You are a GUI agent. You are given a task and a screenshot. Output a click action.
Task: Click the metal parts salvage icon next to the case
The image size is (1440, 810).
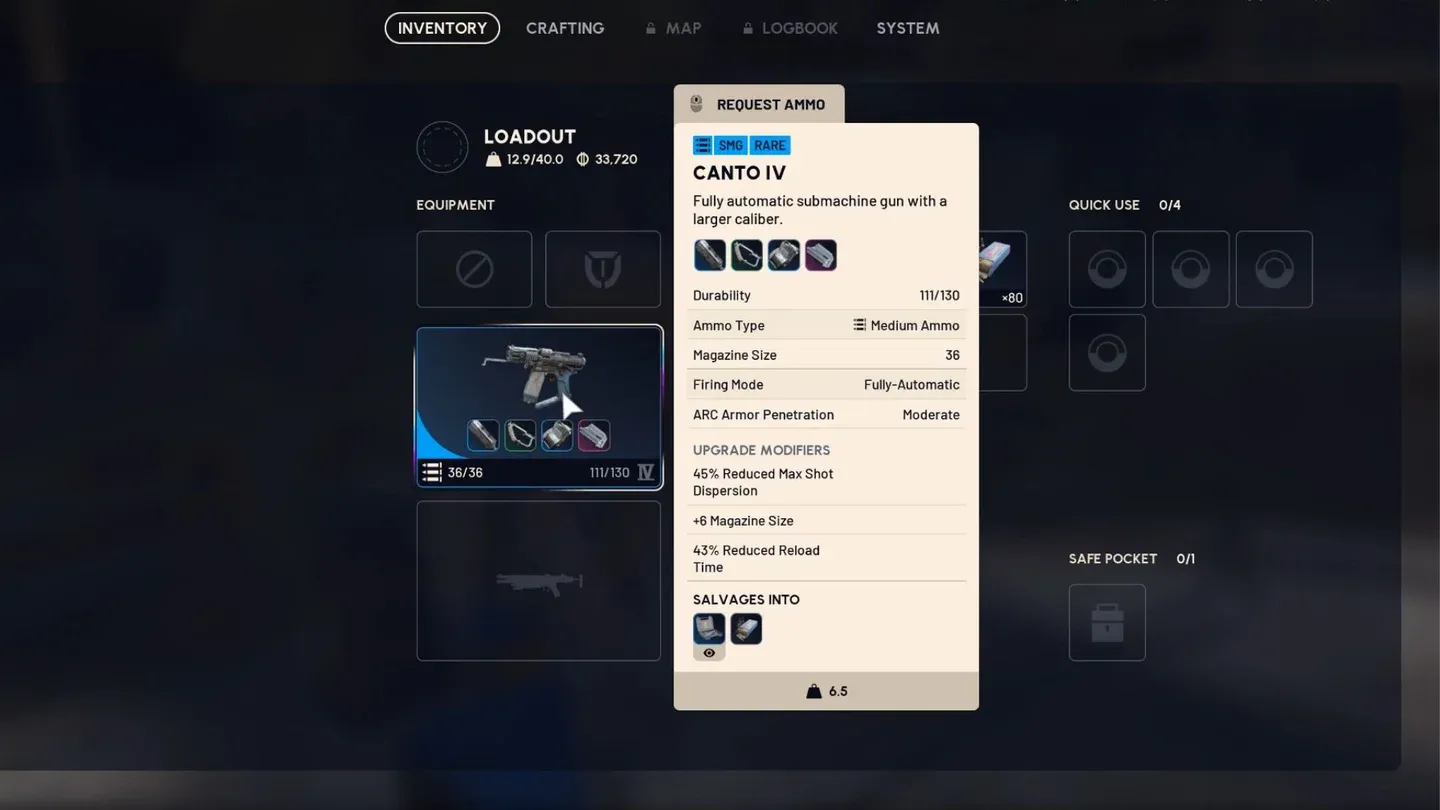pyautogui.click(x=746, y=628)
